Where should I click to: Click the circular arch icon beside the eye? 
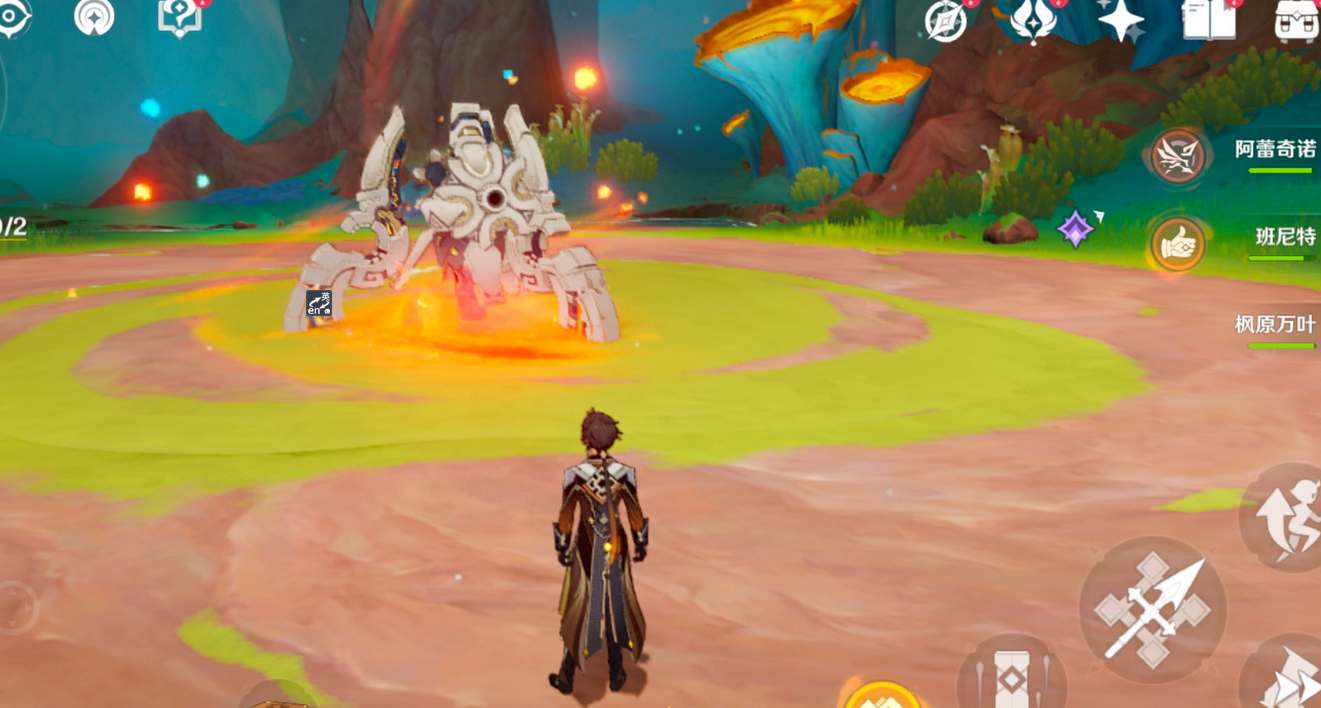[94, 16]
